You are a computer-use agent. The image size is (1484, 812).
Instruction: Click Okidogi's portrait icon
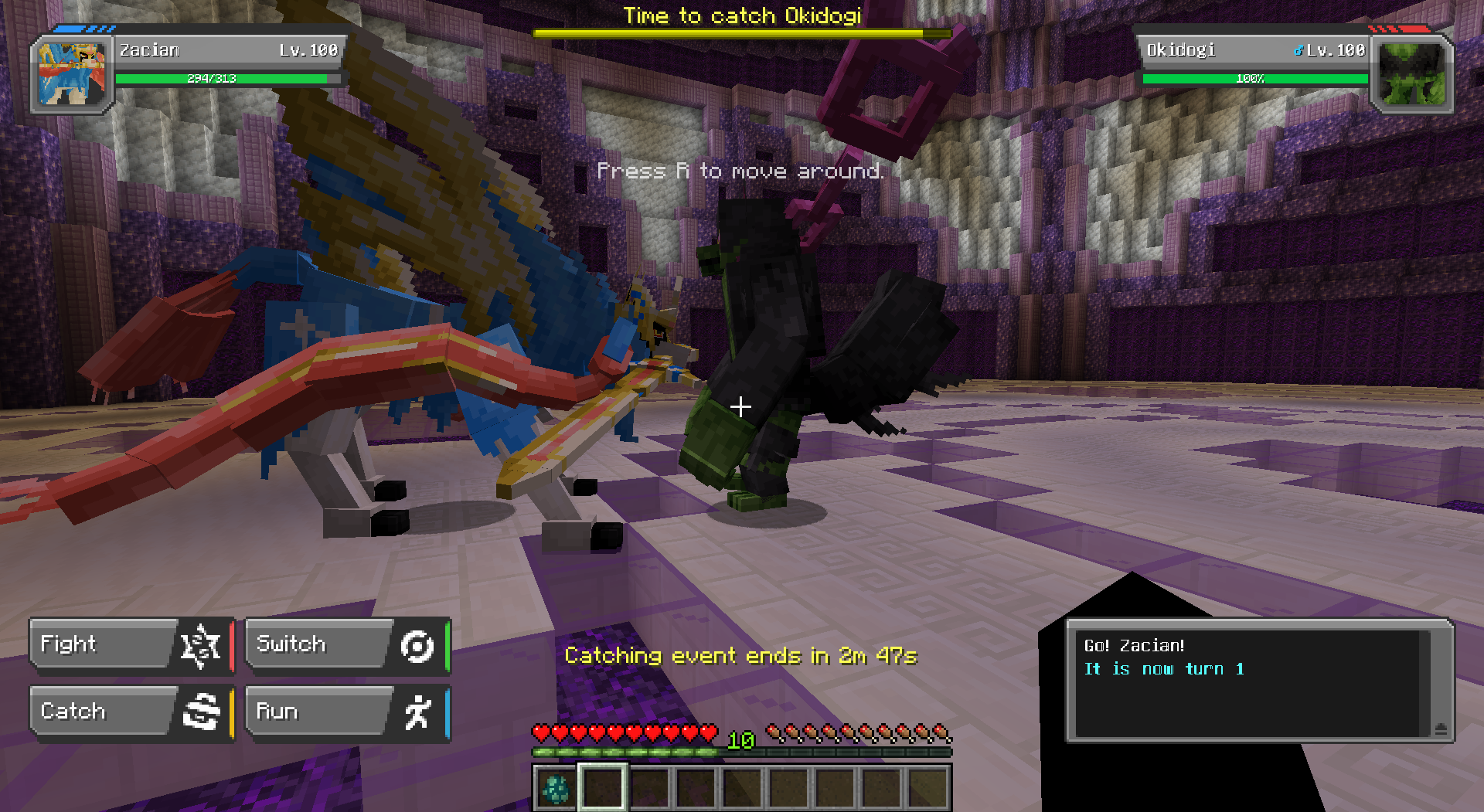point(1411,75)
